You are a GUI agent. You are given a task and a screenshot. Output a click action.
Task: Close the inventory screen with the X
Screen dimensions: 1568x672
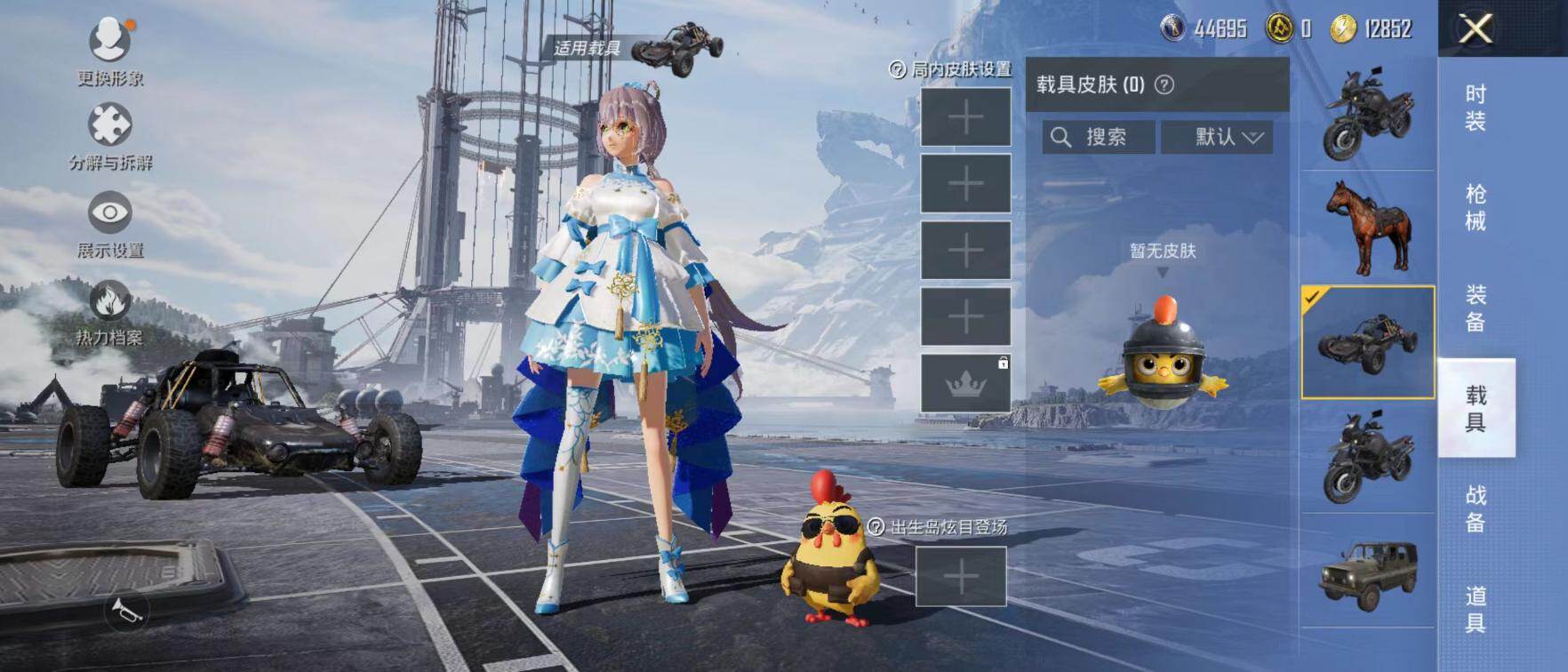pyautogui.click(x=1476, y=29)
